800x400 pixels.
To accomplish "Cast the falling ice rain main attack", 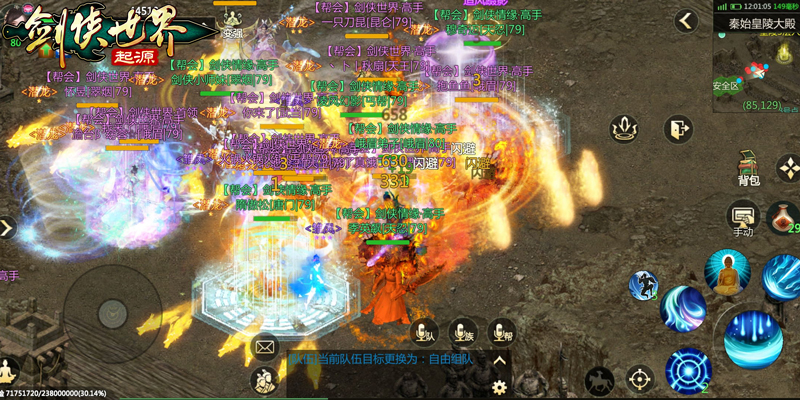I will (x=755, y=339).
